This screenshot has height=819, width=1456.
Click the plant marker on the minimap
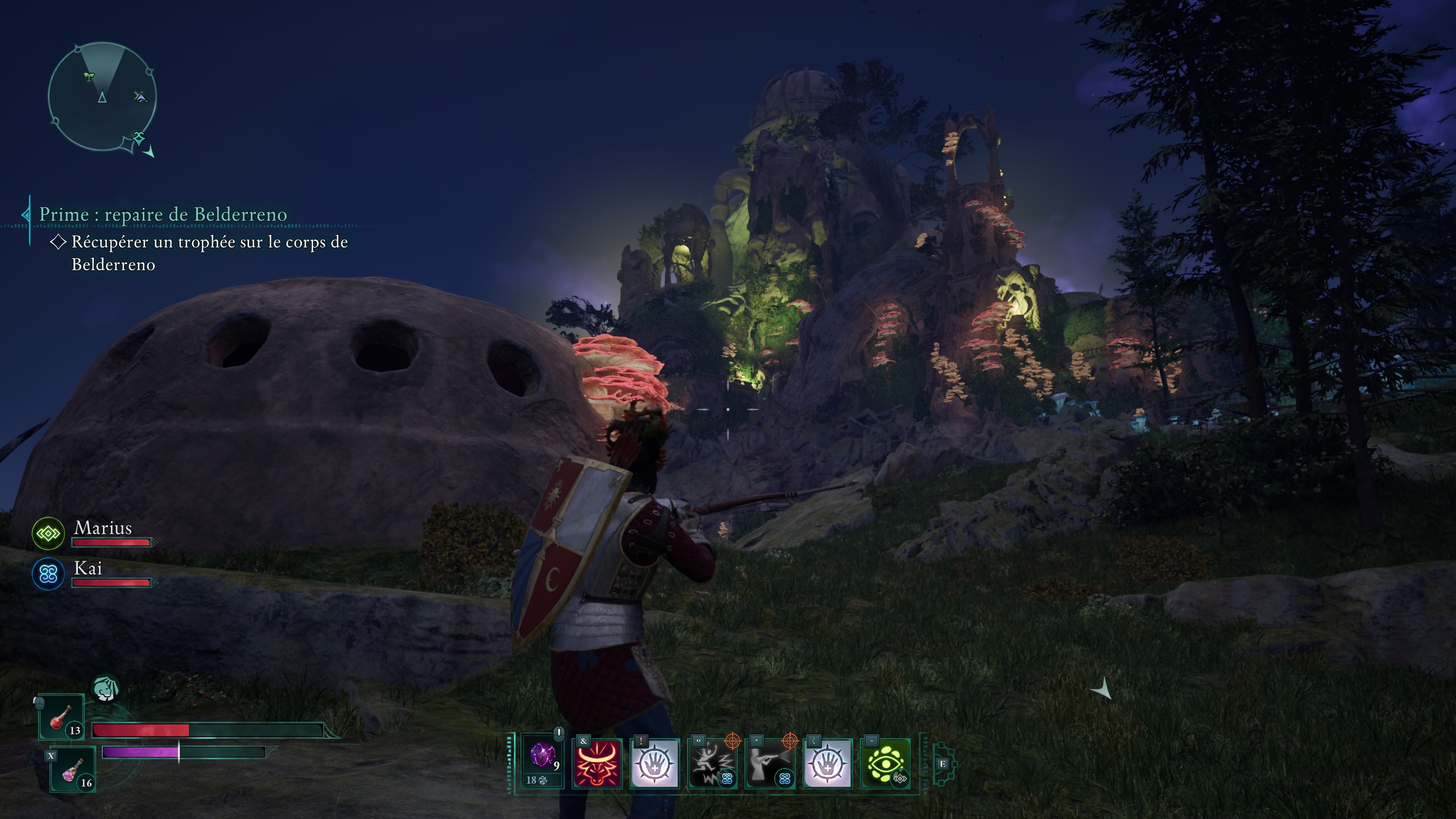point(89,76)
